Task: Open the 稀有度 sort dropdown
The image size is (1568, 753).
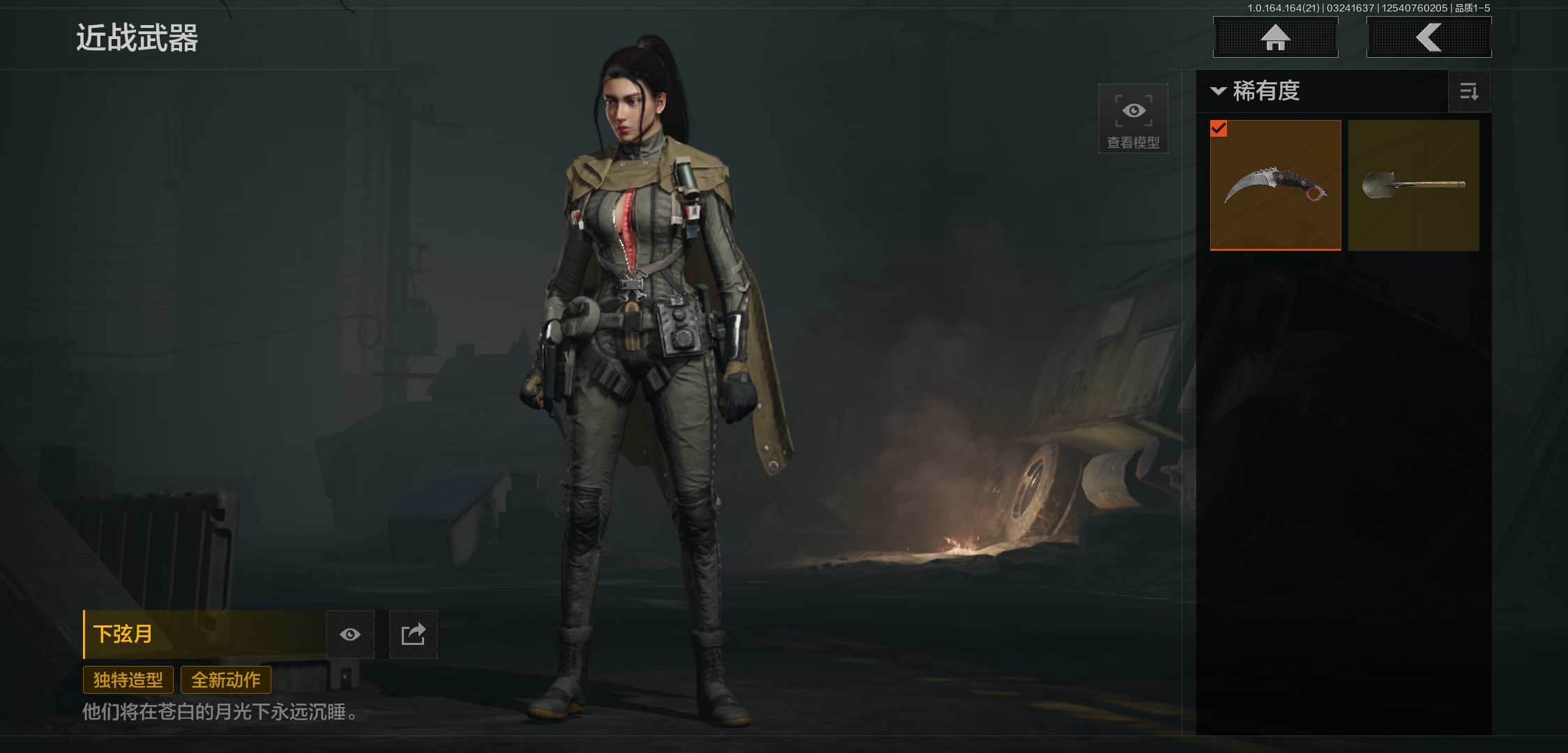Action: (x=1256, y=91)
